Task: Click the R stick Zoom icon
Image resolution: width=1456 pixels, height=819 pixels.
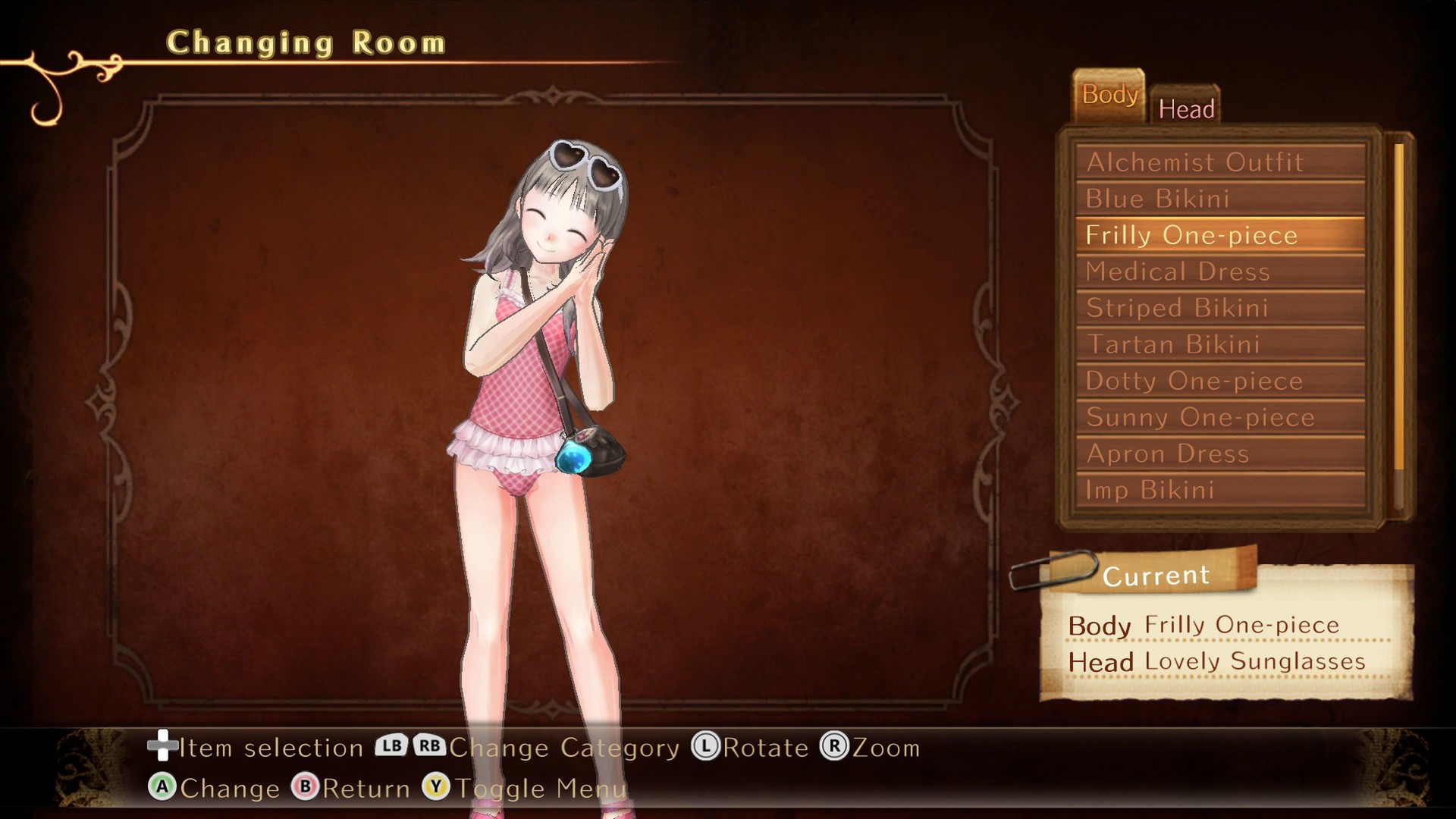Action: point(835,747)
